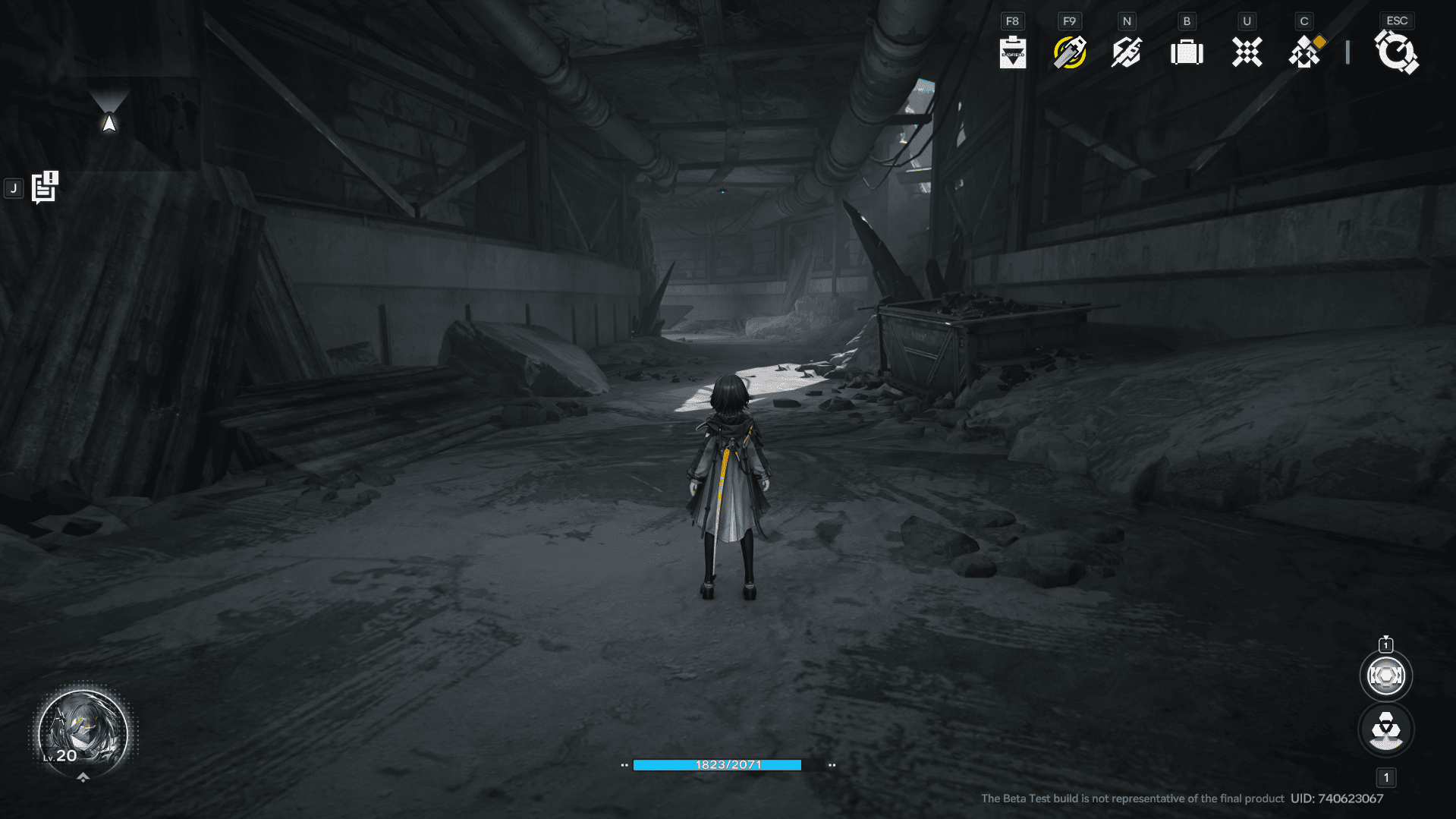Open the checkered X icon

tap(1247, 52)
